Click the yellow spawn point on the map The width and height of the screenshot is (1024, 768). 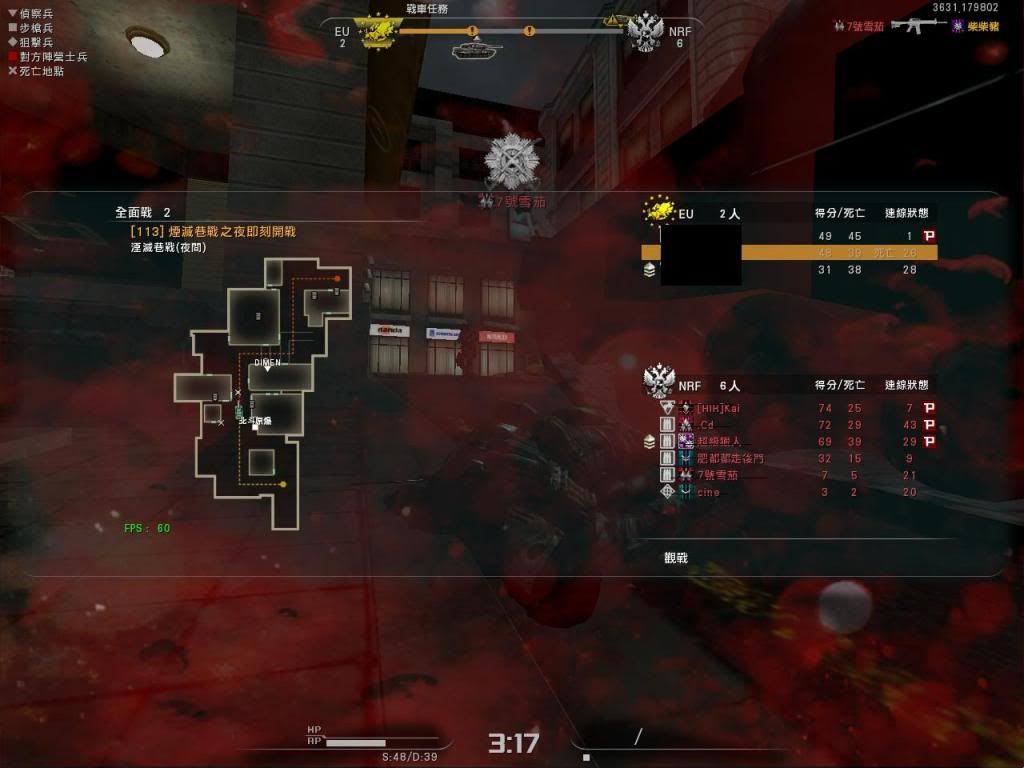click(x=283, y=485)
